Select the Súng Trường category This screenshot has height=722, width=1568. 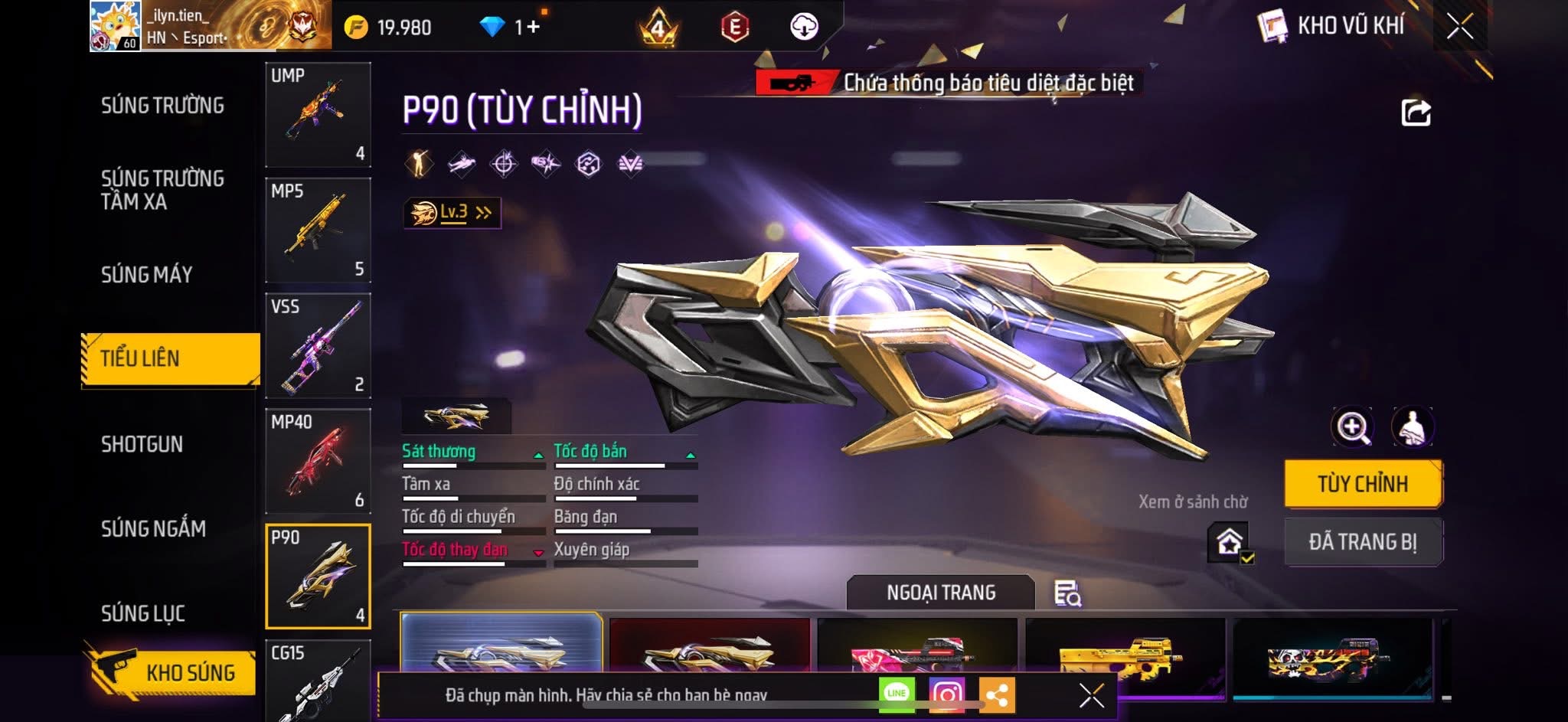coord(162,105)
